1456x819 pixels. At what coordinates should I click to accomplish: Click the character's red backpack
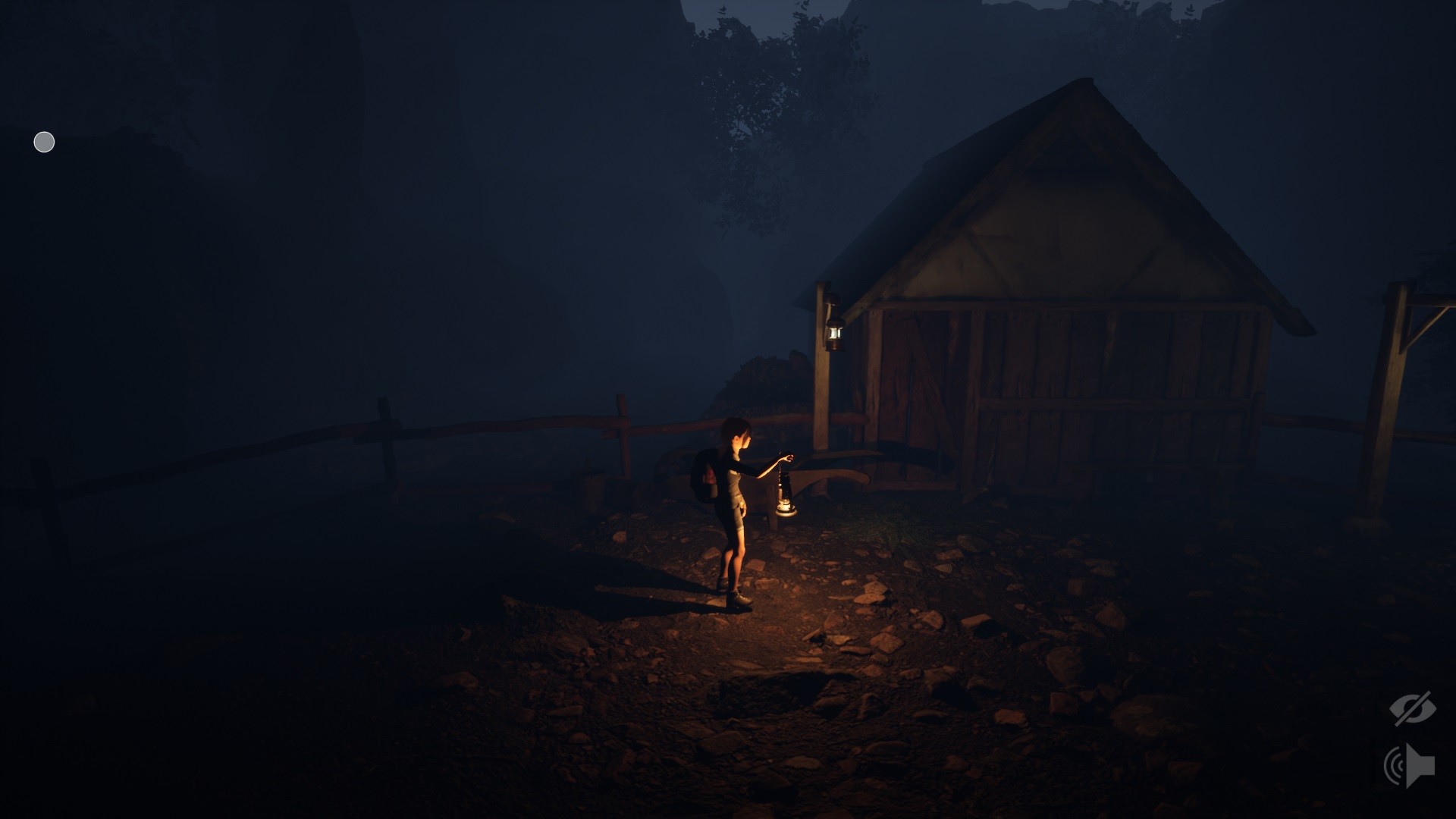coord(705,474)
